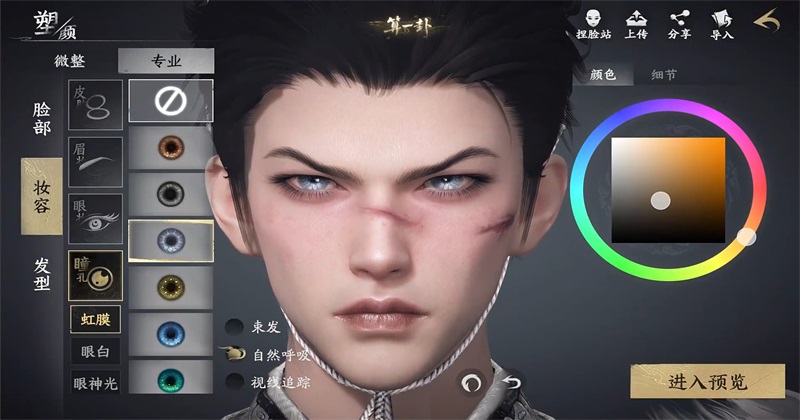800x420 pixels.
Task: Choose the bright blue iris preset
Action: [170, 335]
